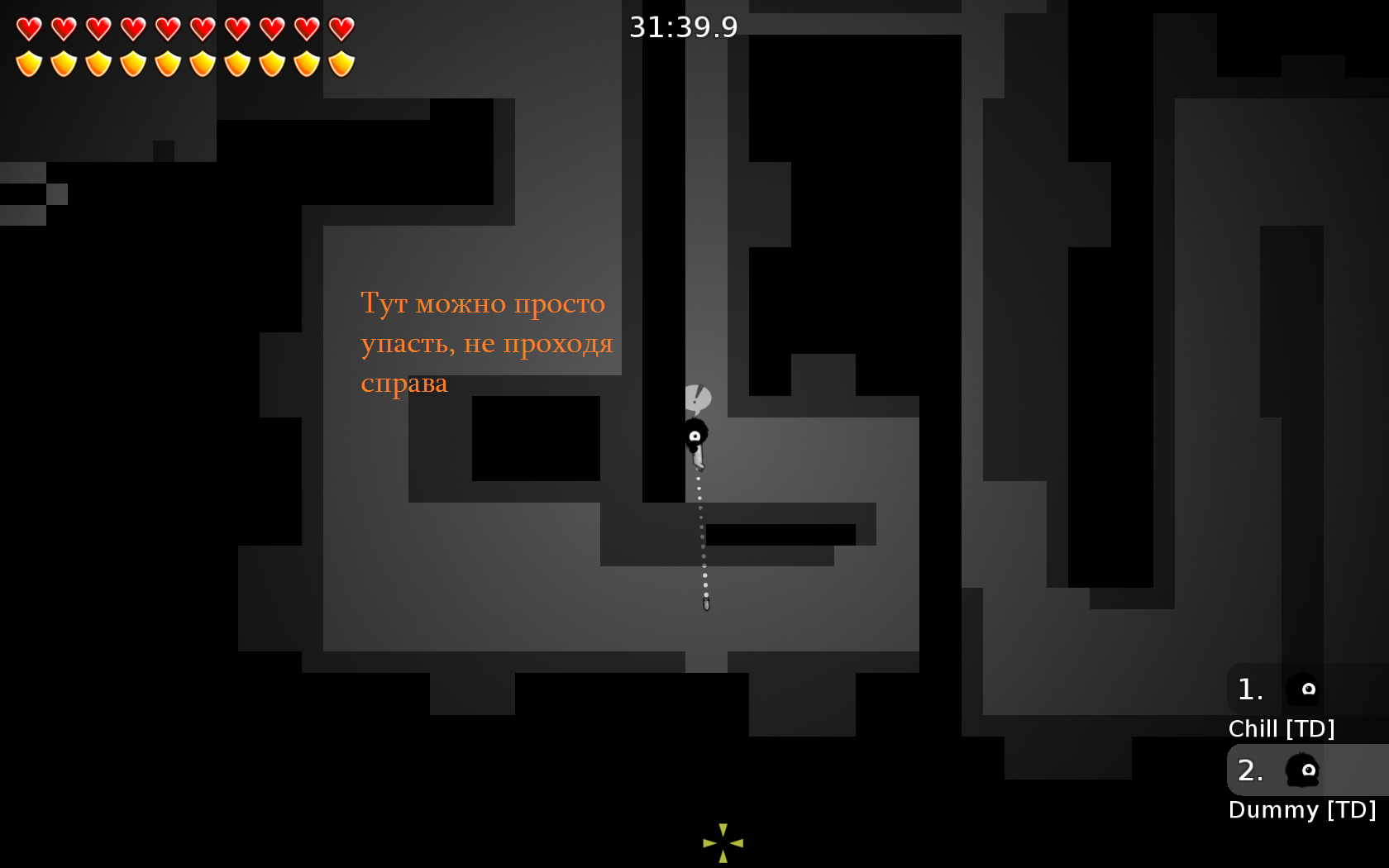Viewport: 1389px width, 868px height.
Task: Click the yellow crosshair cursor marker
Action: click(723, 843)
